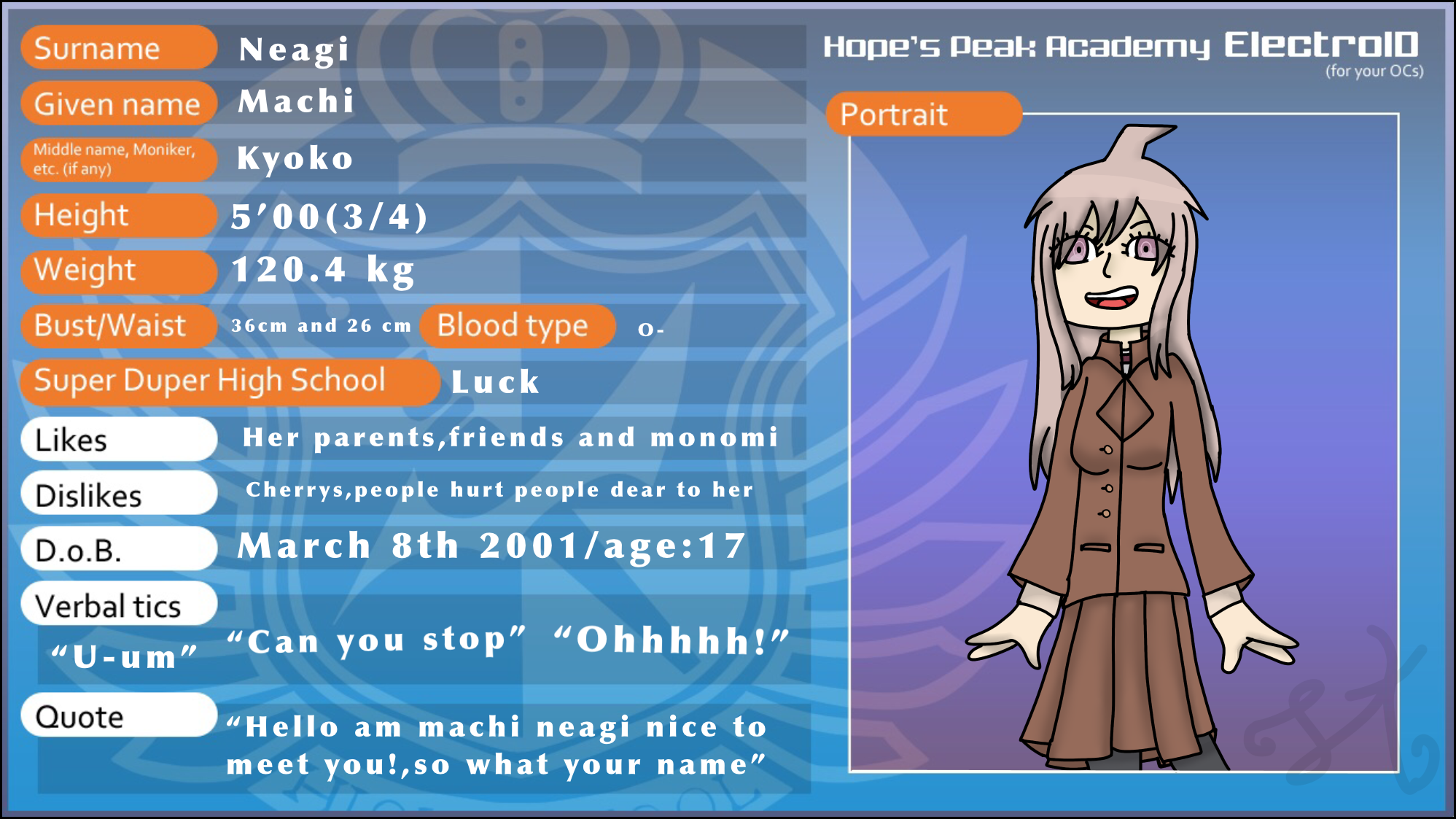
Task: Select the weight field reading 120.4 kg
Action: (x=323, y=271)
